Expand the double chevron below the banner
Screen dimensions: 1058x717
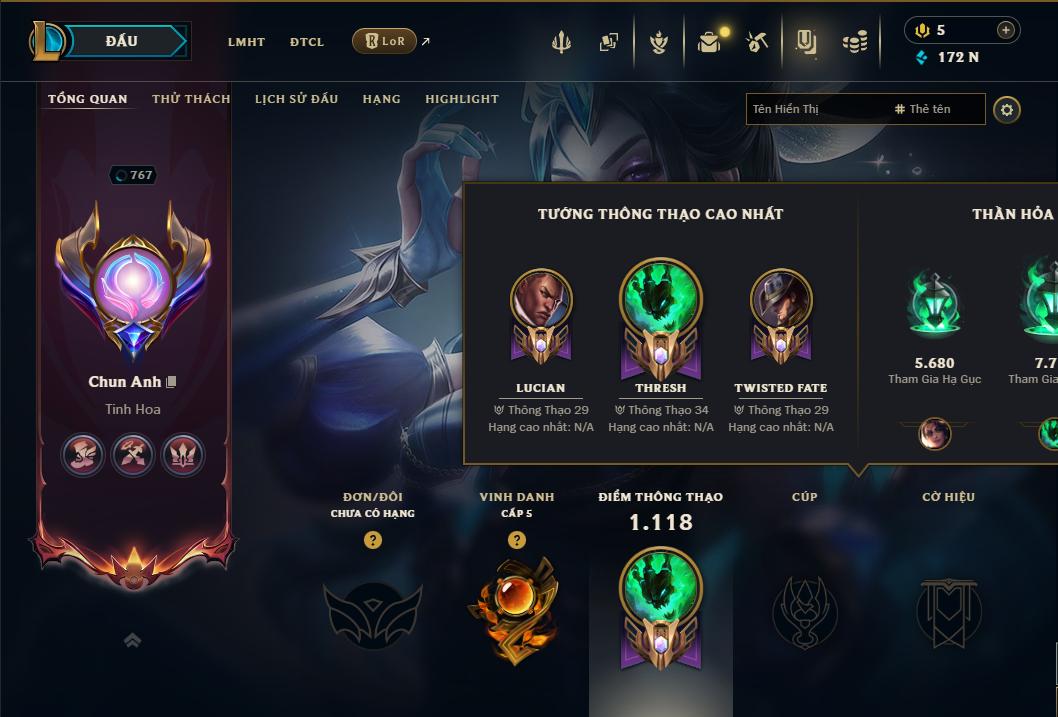pos(132,640)
